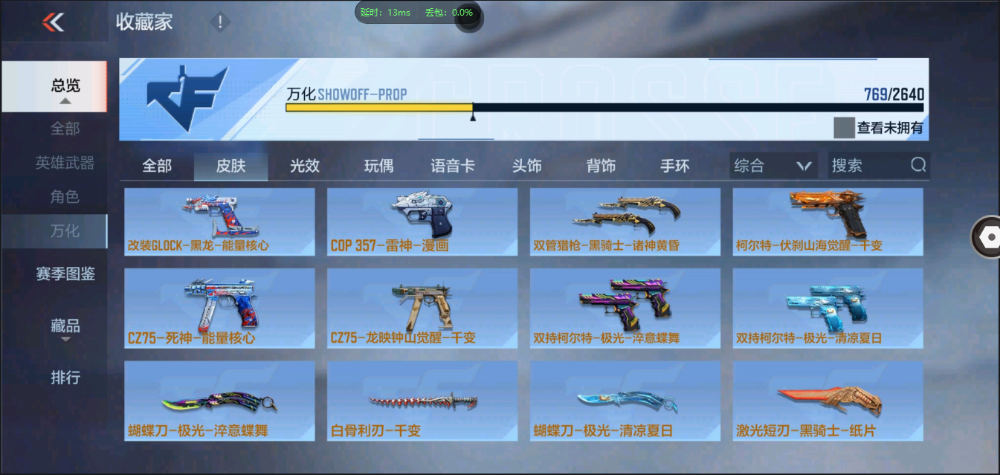Show the 语音卡 tab

(x=452, y=166)
